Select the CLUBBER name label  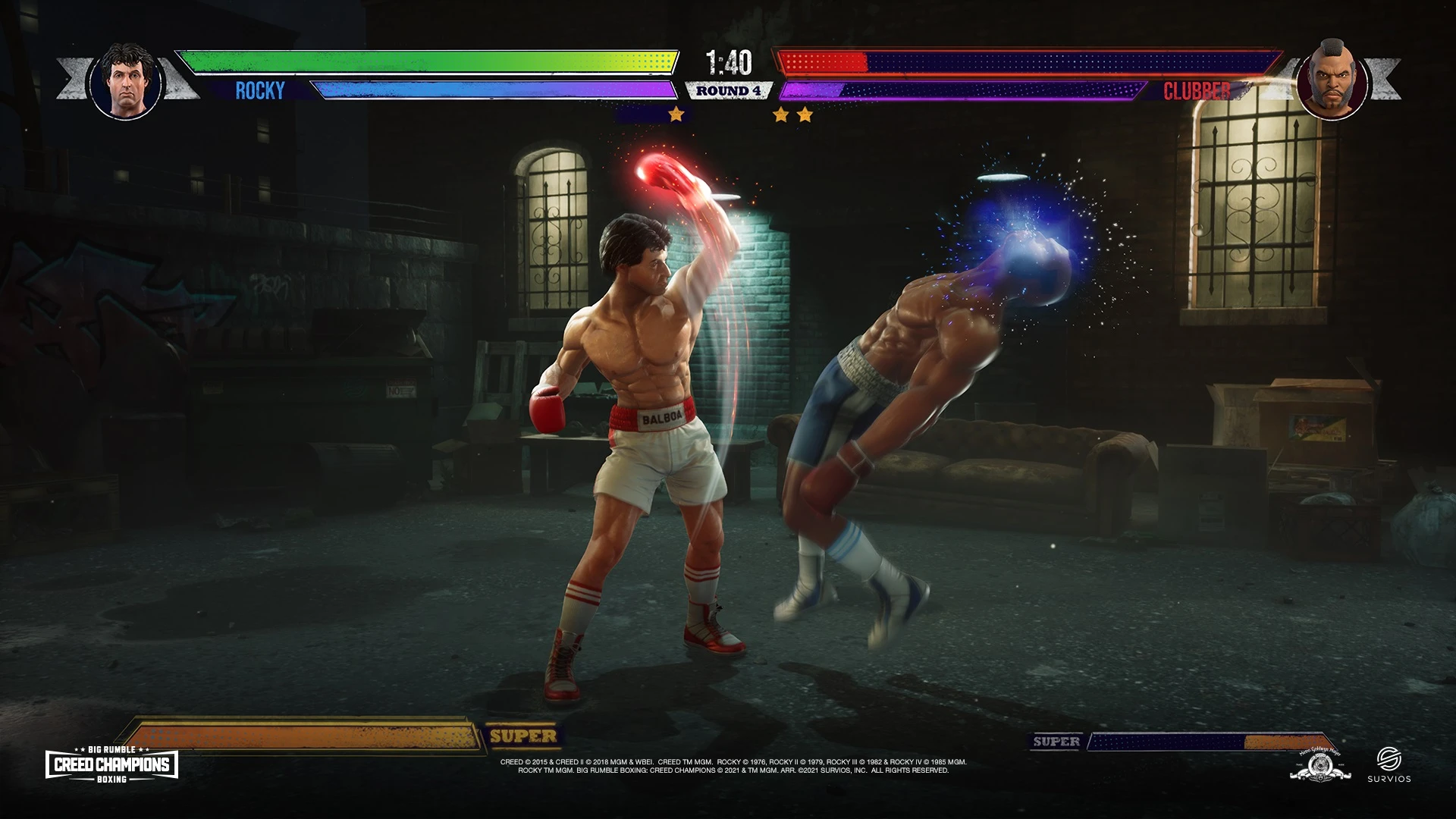1197,92
